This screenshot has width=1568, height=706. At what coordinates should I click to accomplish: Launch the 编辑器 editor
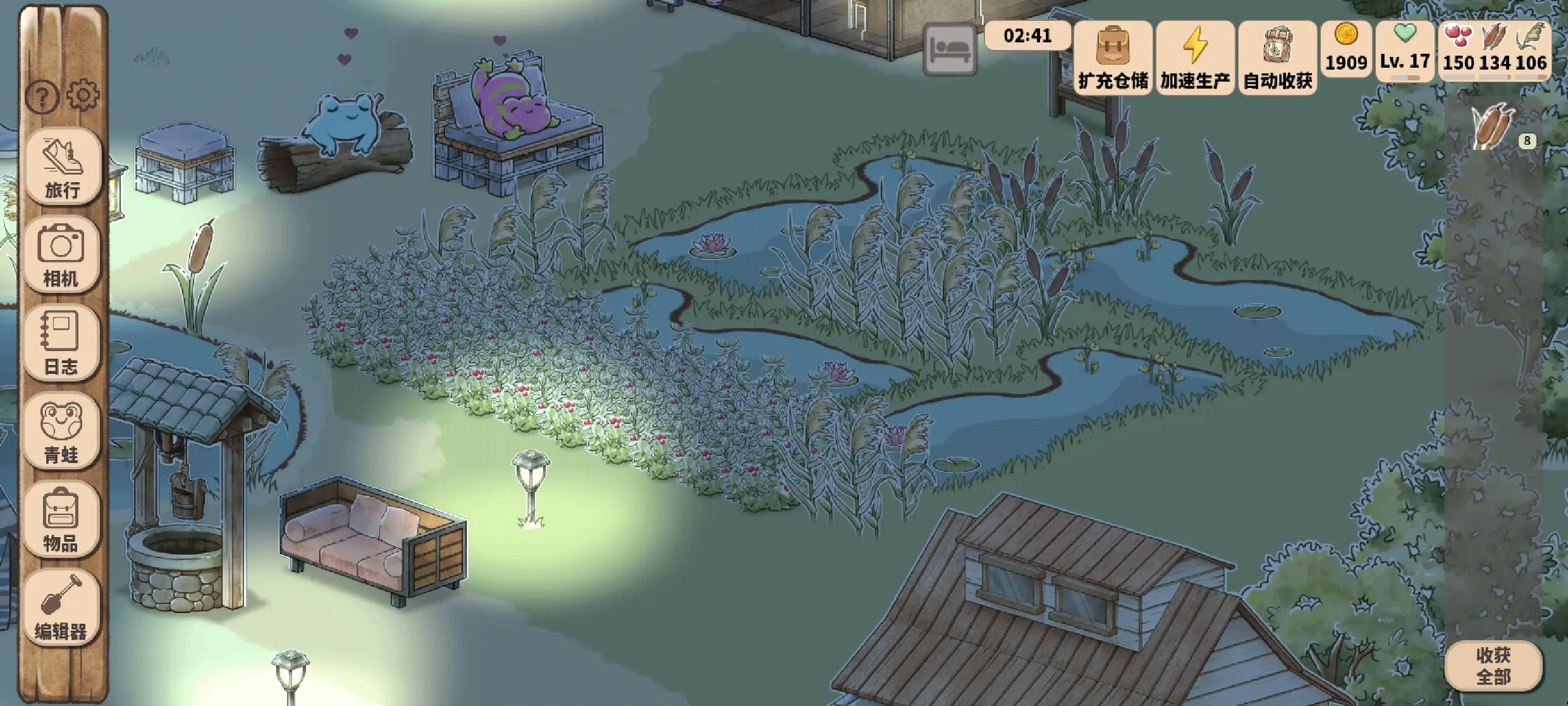click(x=61, y=607)
